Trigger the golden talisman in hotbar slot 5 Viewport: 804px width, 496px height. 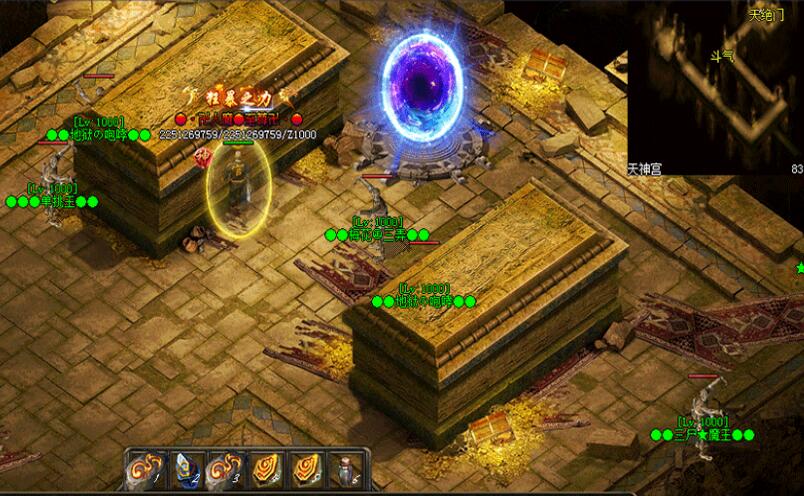coord(306,468)
